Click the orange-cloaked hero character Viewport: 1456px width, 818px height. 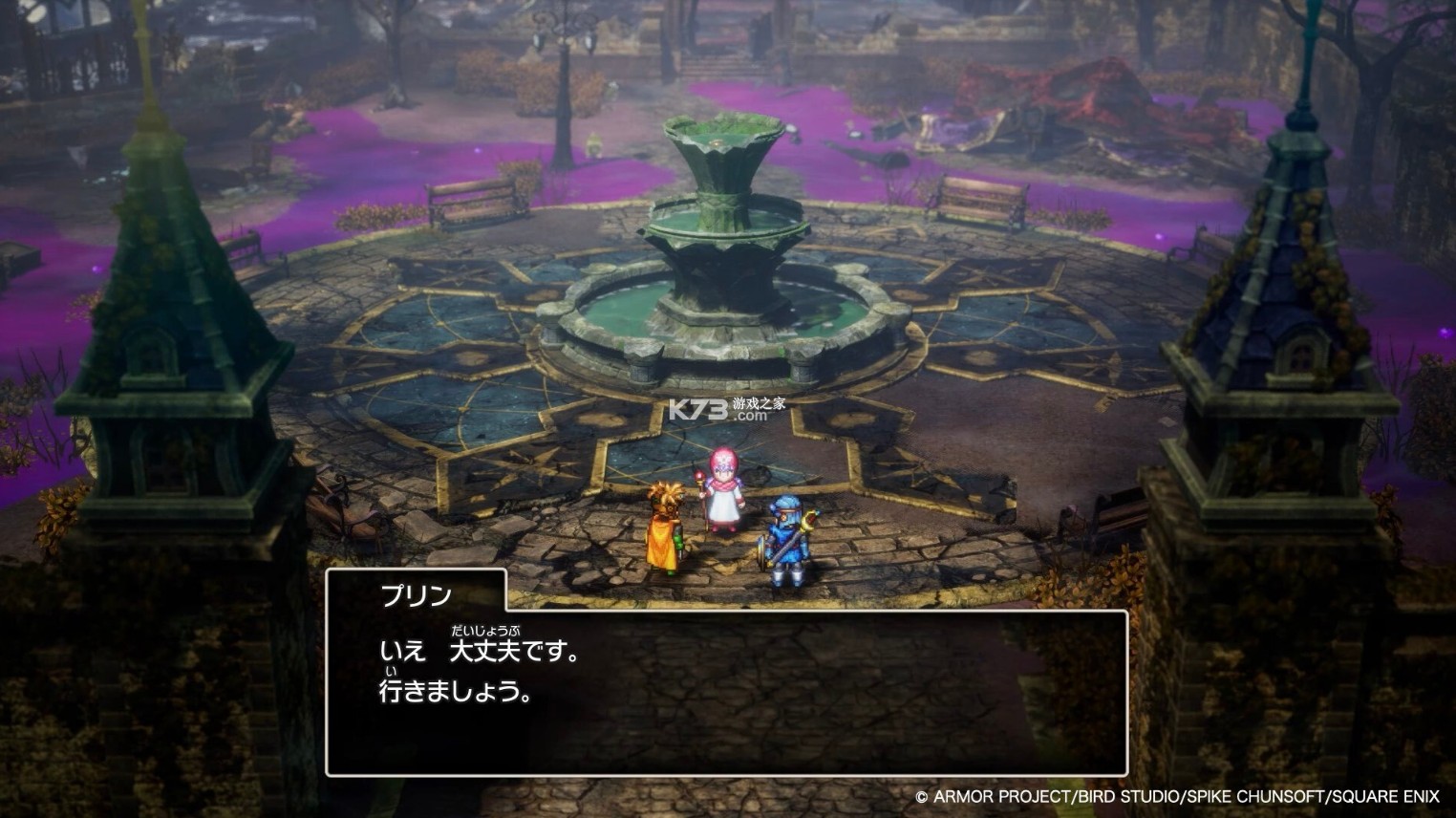pyautogui.click(x=666, y=530)
